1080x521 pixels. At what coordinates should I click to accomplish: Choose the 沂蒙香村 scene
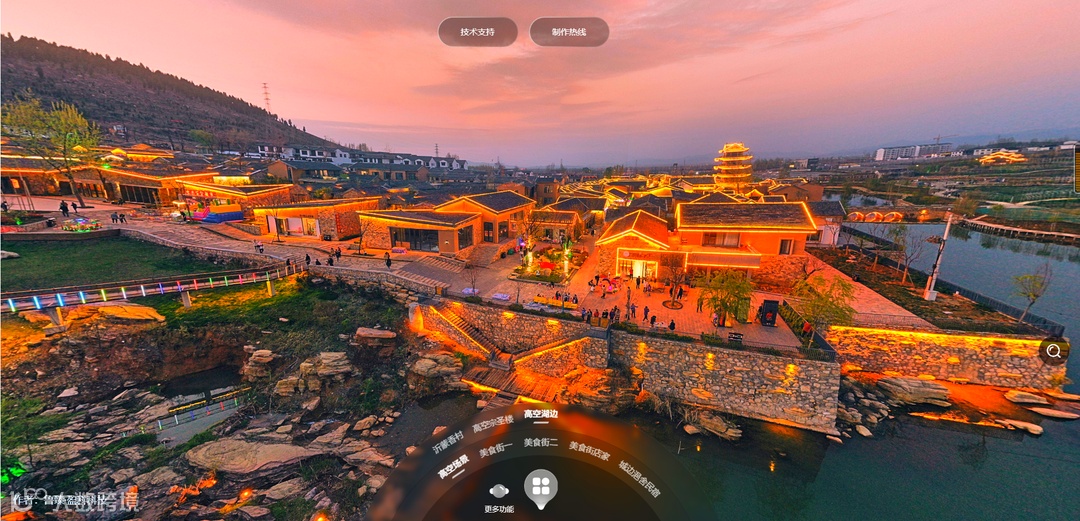448,442
